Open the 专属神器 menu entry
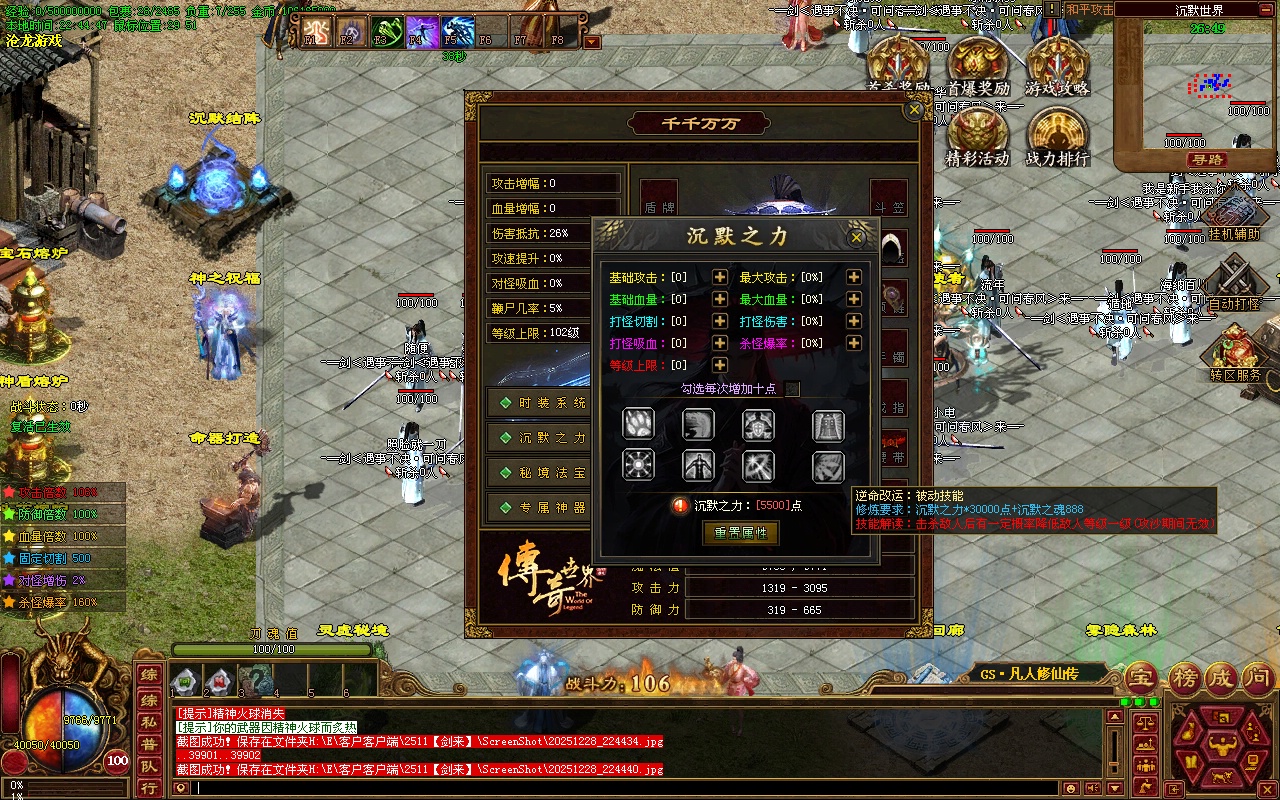The height and width of the screenshot is (800, 1280). pyautogui.click(x=543, y=508)
